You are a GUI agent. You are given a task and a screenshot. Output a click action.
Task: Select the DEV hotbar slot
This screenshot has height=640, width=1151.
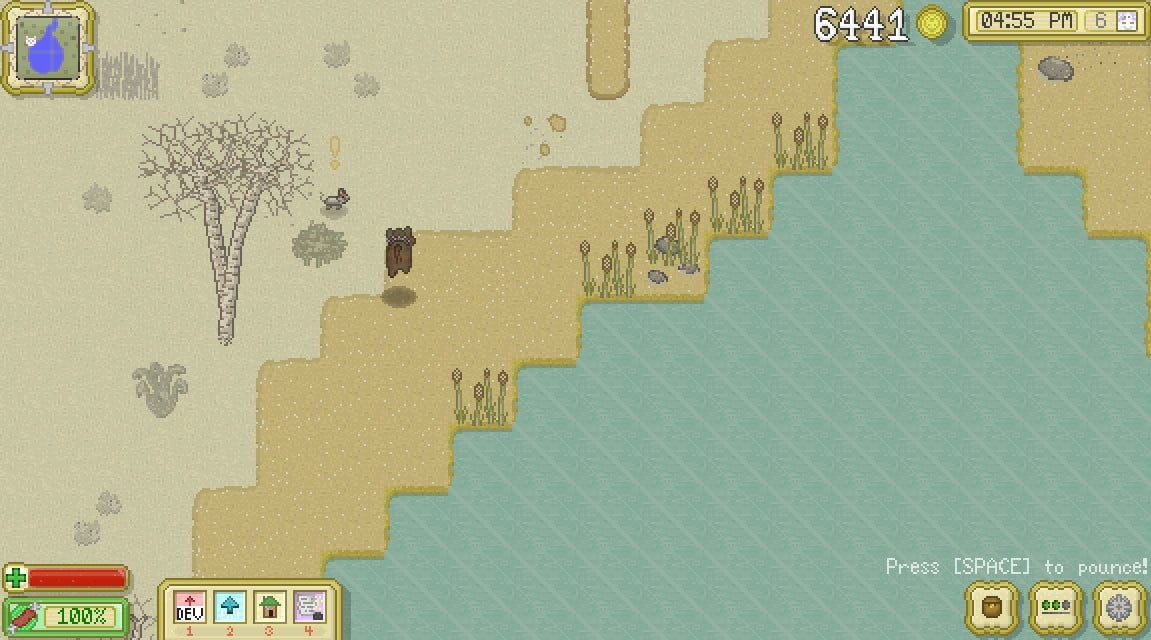tap(190, 607)
